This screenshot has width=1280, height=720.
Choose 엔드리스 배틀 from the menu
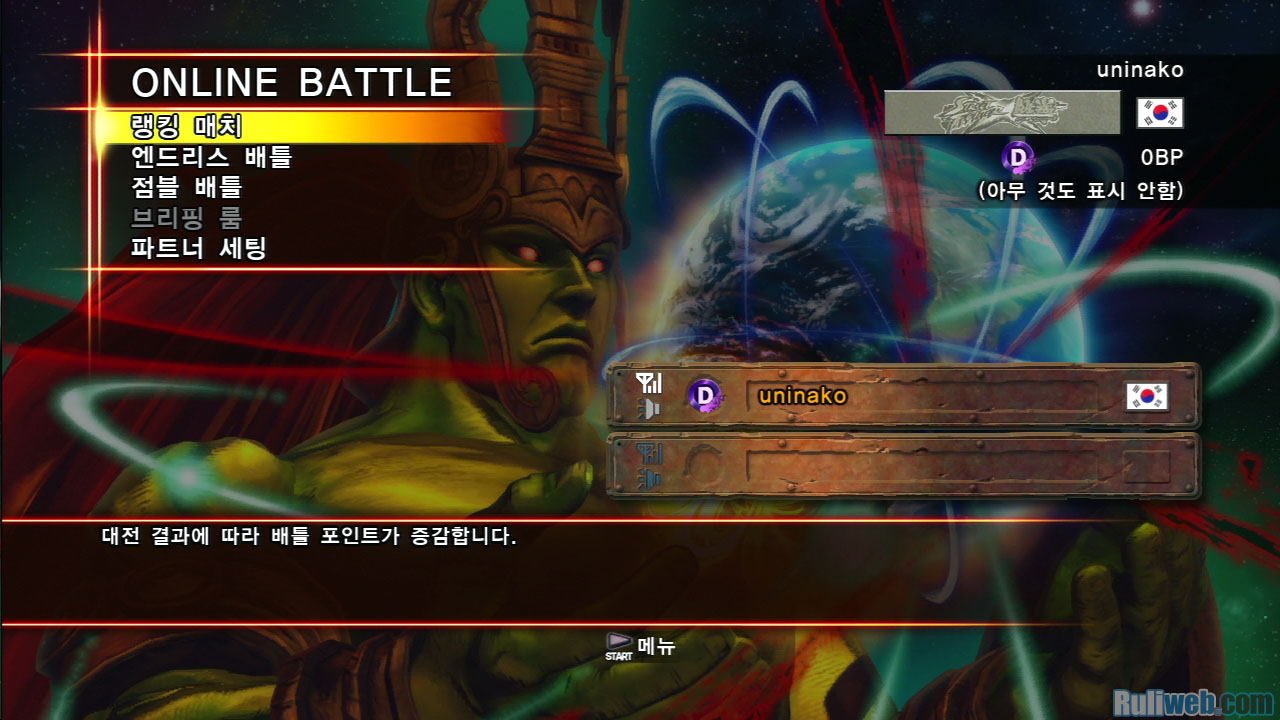[211, 157]
